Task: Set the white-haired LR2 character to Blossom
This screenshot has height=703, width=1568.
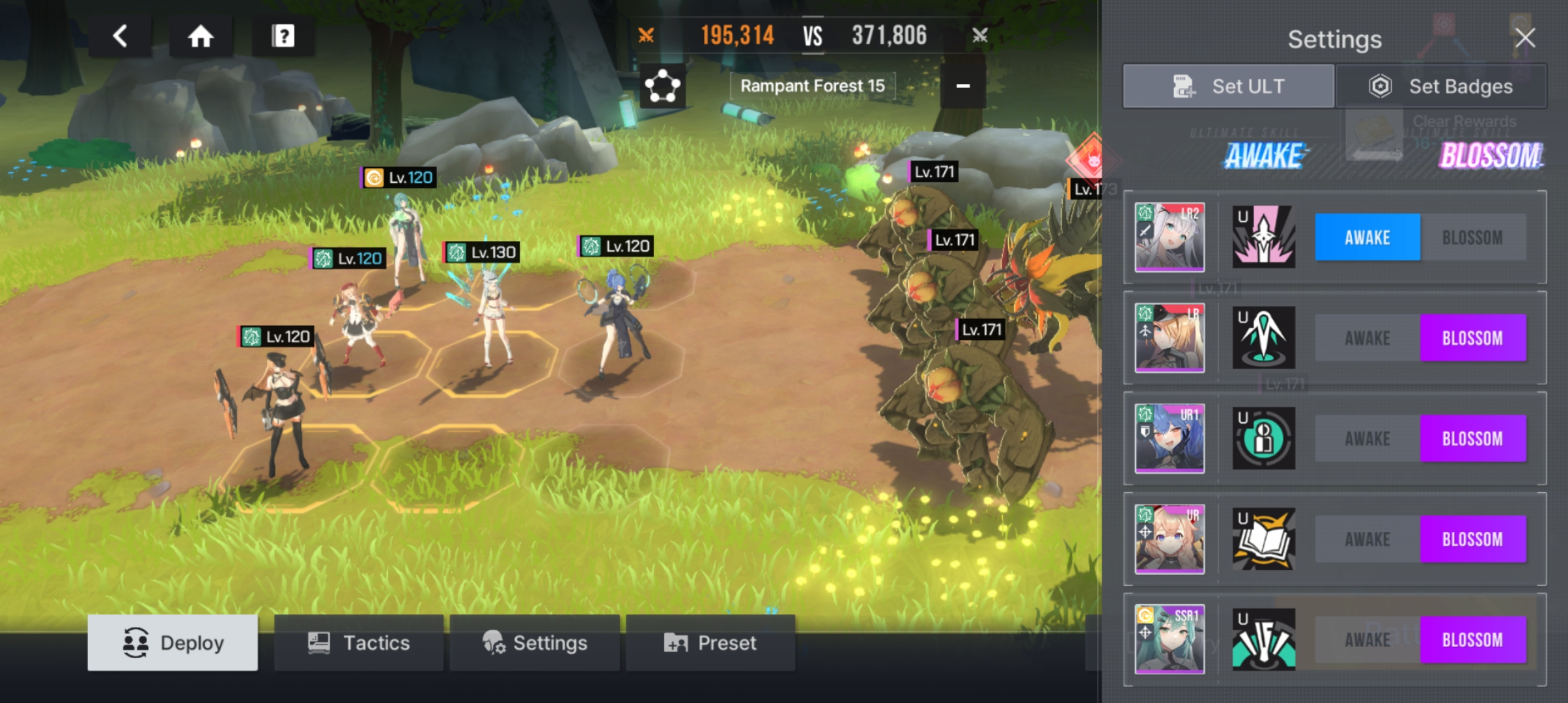Action: [x=1472, y=238]
